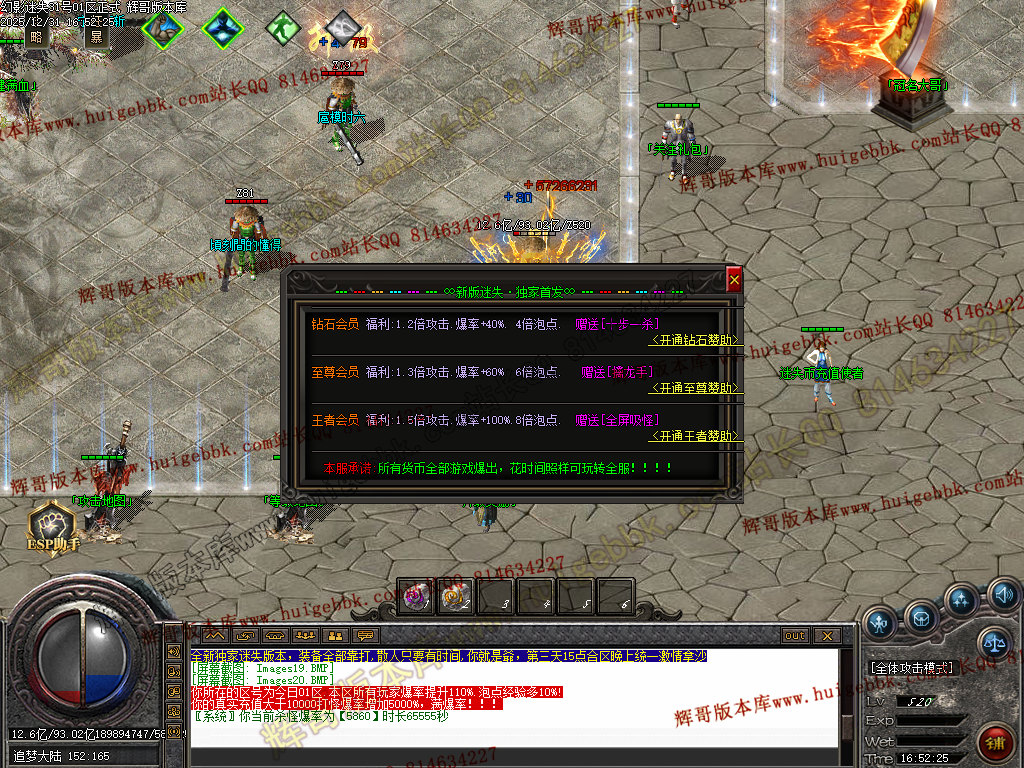Select the flexing arm buff icon
The width and height of the screenshot is (1024, 768).
pyautogui.click(x=161, y=28)
